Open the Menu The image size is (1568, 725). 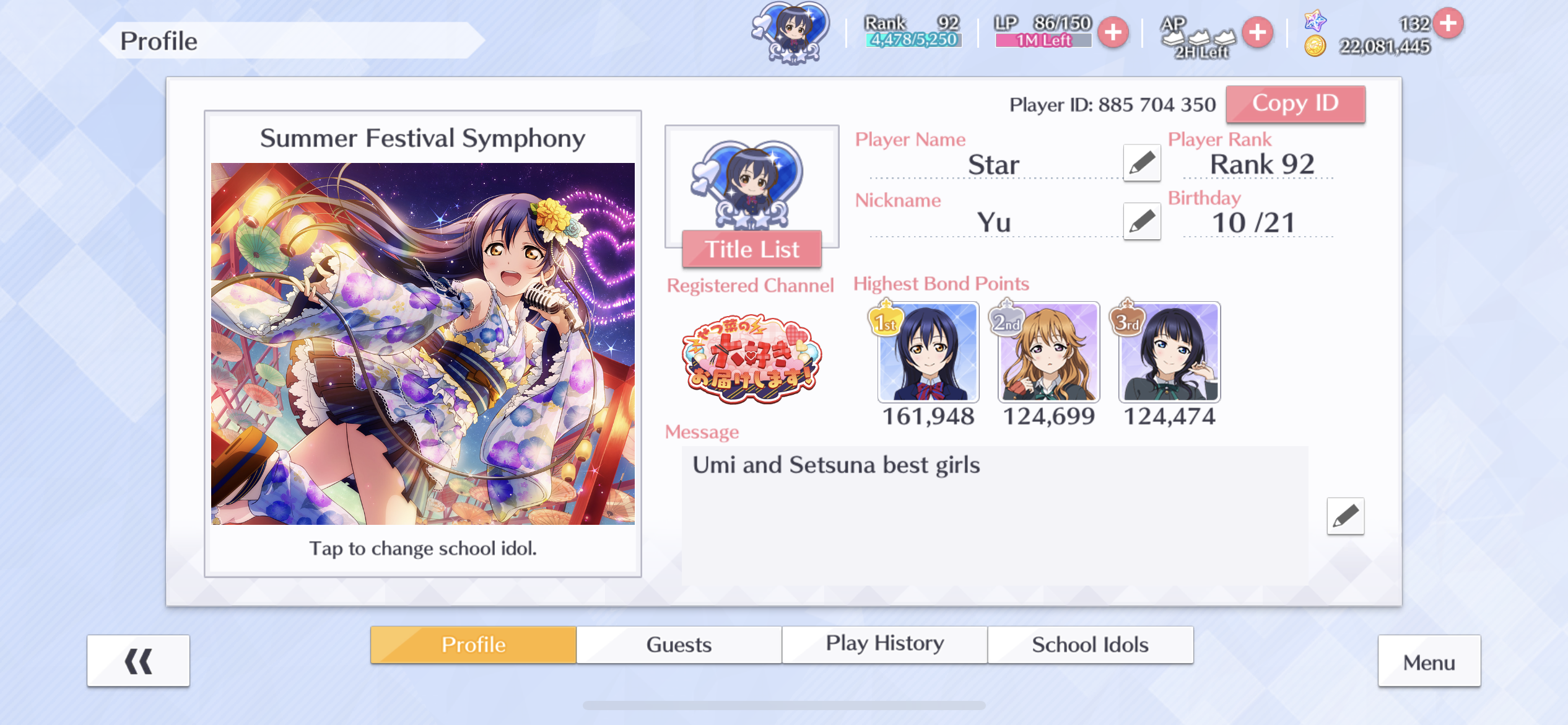pos(1429,662)
